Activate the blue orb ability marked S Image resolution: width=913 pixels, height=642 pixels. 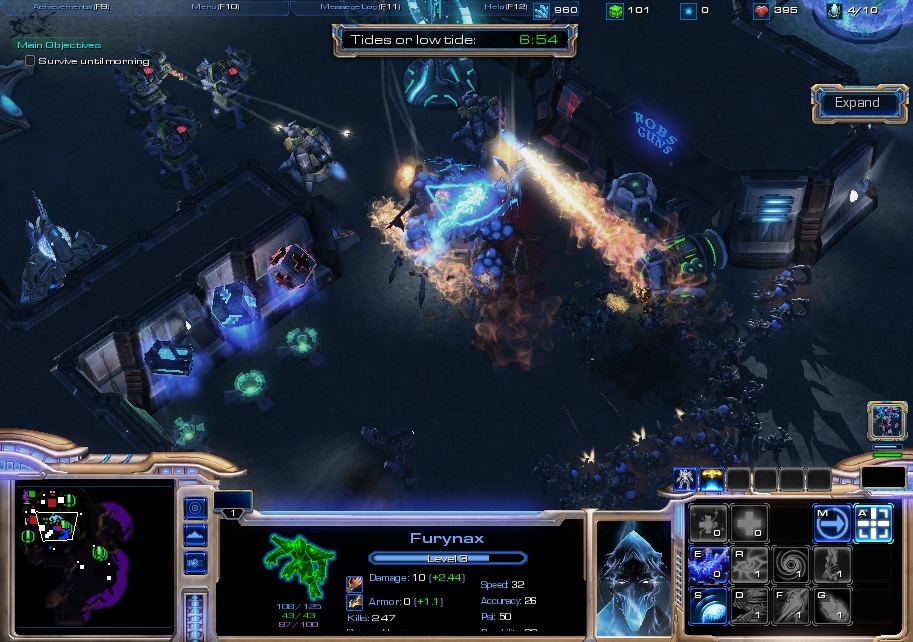(707, 606)
